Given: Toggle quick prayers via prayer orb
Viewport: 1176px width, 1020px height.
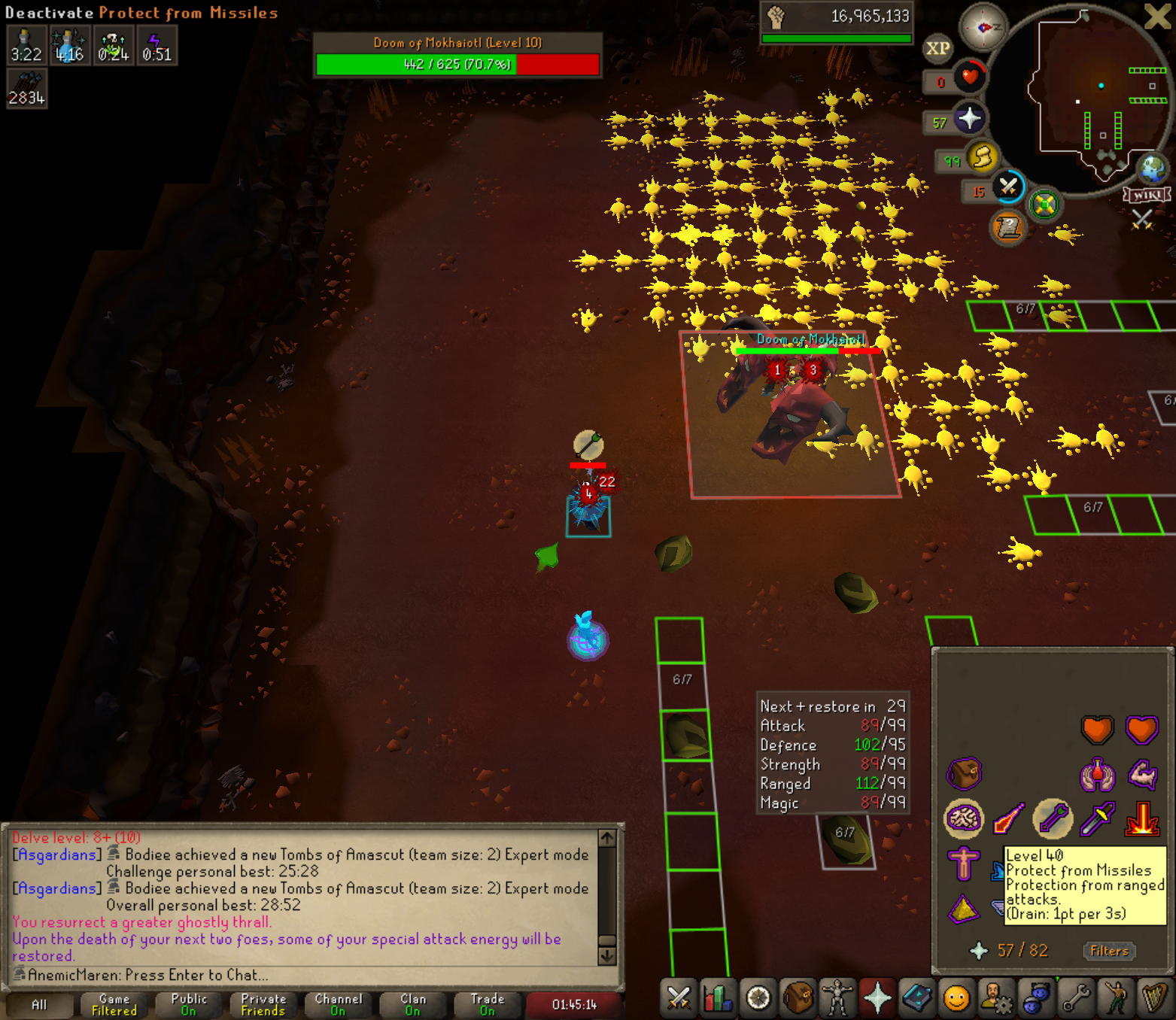Looking at the screenshot, I should (x=969, y=119).
